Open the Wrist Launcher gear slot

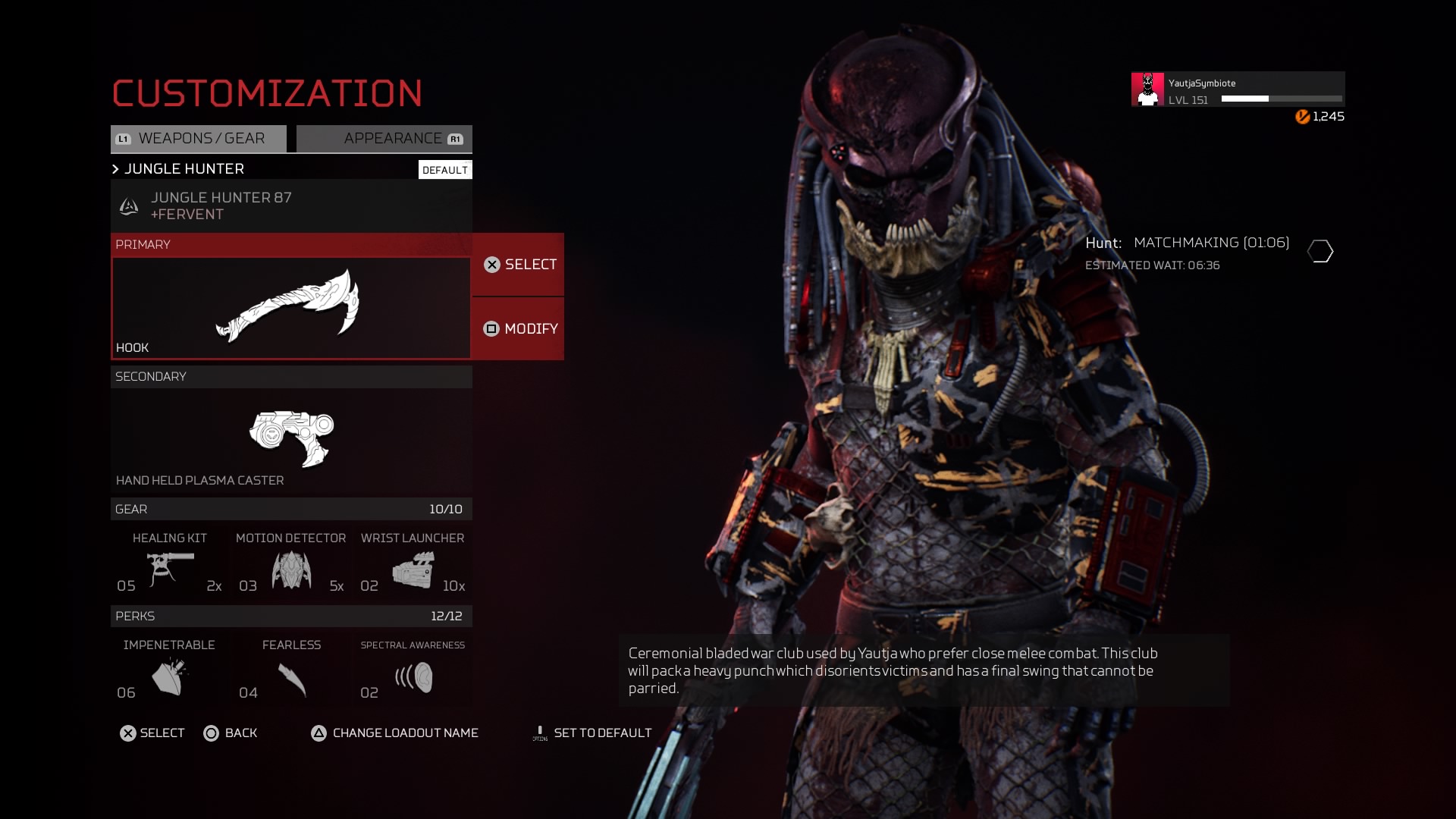[413, 565]
